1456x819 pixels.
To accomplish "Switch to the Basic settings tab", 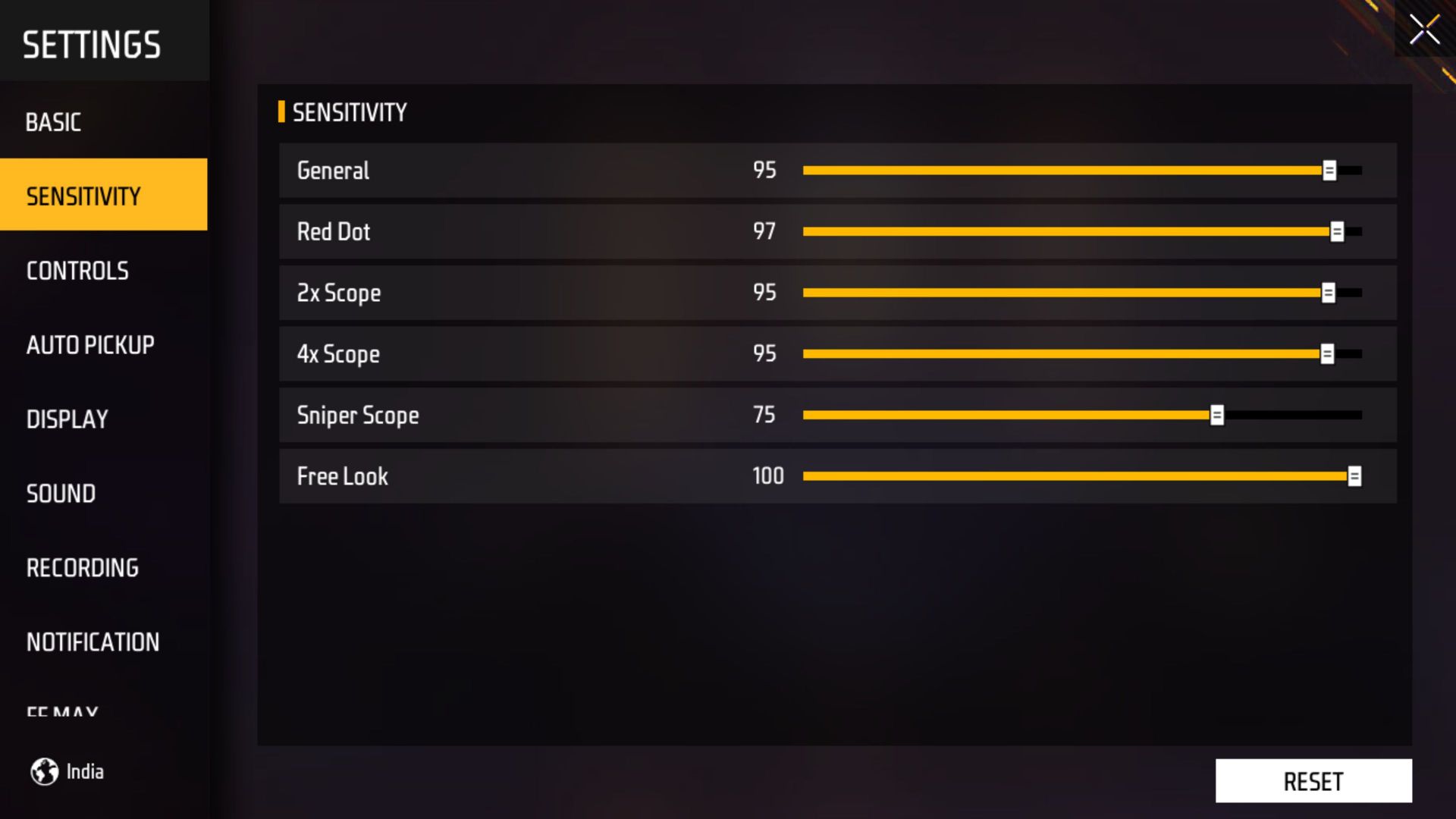I will point(54,122).
